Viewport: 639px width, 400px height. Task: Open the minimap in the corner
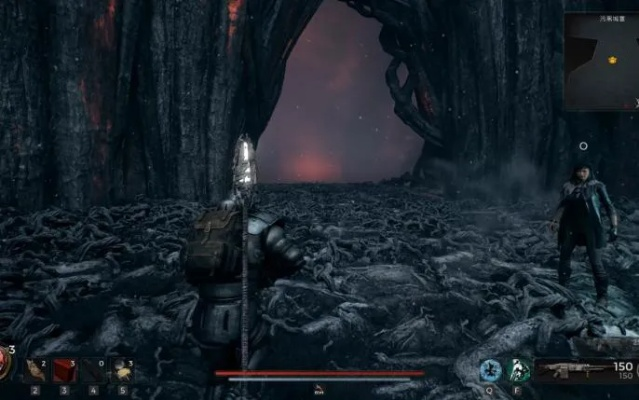coord(602,60)
